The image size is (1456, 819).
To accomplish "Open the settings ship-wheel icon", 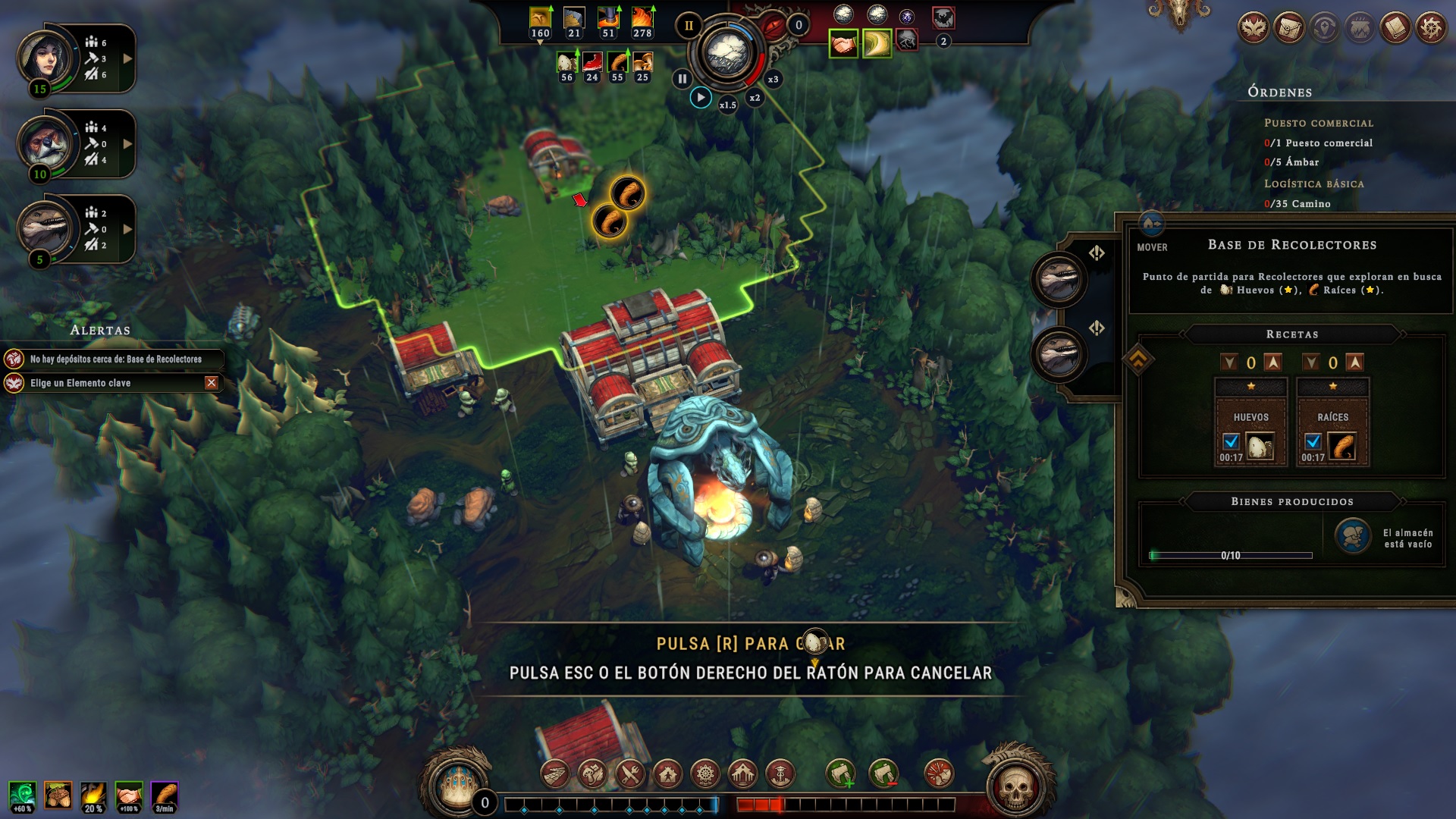I will (1431, 29).
